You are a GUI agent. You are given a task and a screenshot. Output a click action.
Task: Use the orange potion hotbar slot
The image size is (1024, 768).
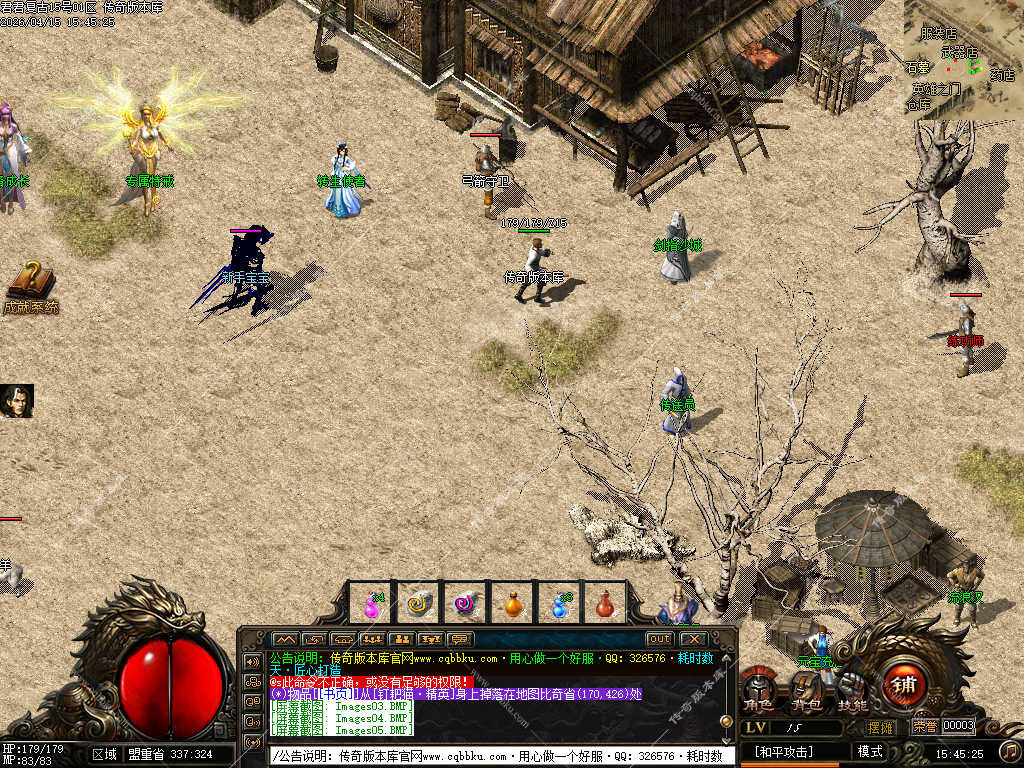tap(514, 604)
